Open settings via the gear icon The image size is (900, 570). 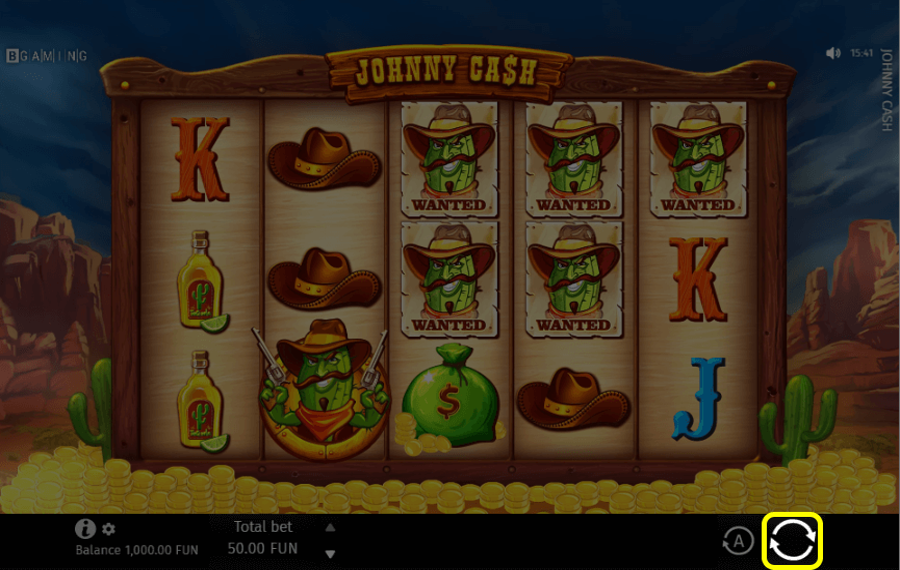pyautogui.click(x=109, y=529)
